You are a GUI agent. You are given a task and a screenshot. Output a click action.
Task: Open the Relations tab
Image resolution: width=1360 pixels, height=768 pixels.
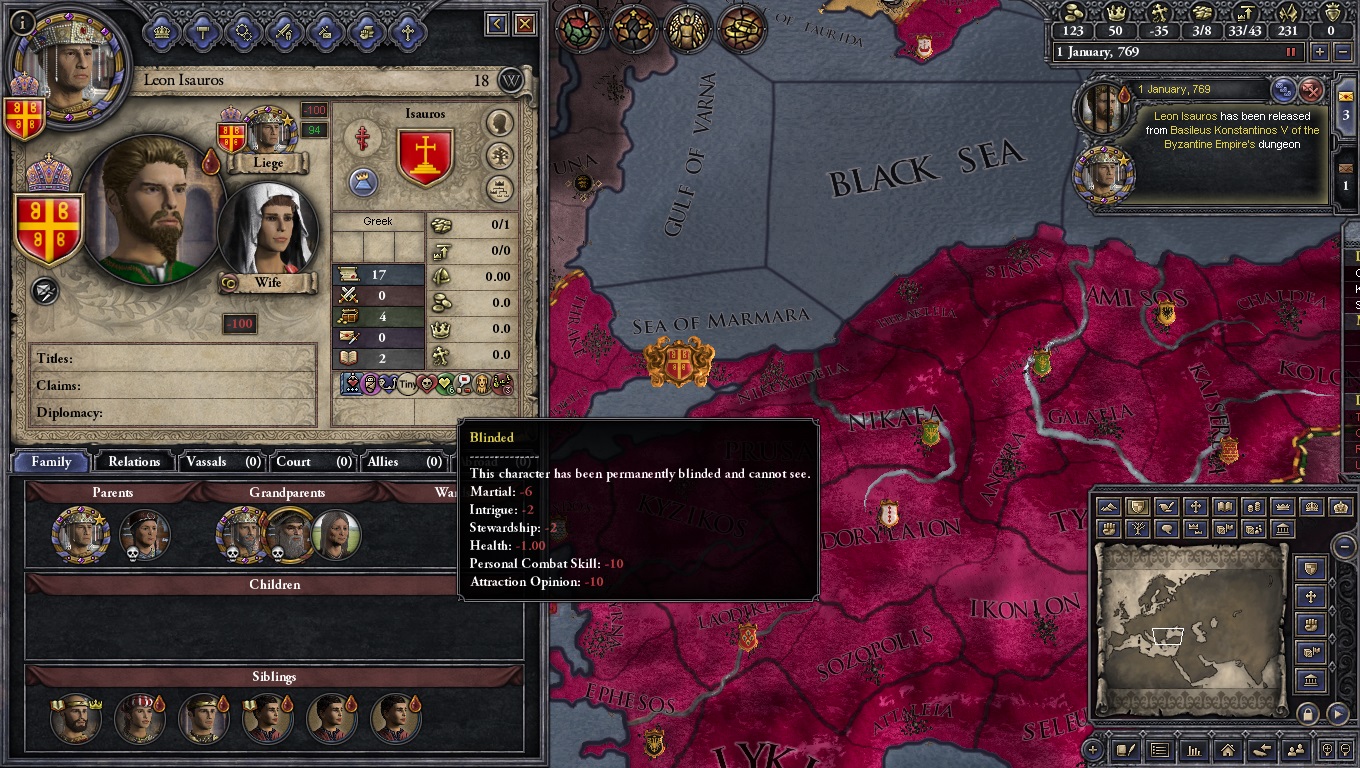coord(134,462)
